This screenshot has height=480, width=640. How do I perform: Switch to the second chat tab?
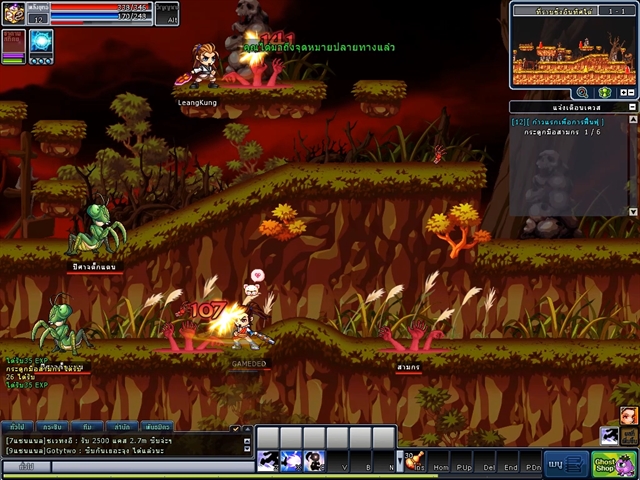click(x=53, y=427)
